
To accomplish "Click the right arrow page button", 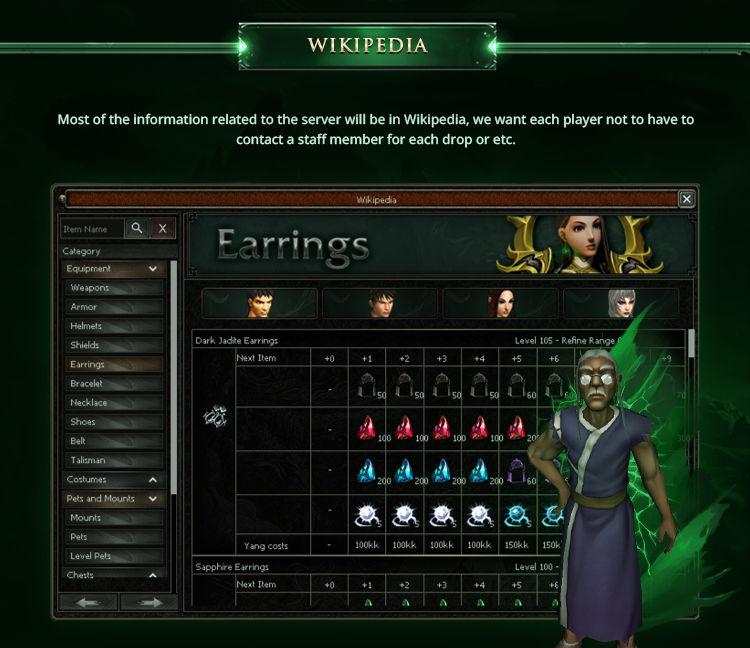I will click(x=149, y=602).
